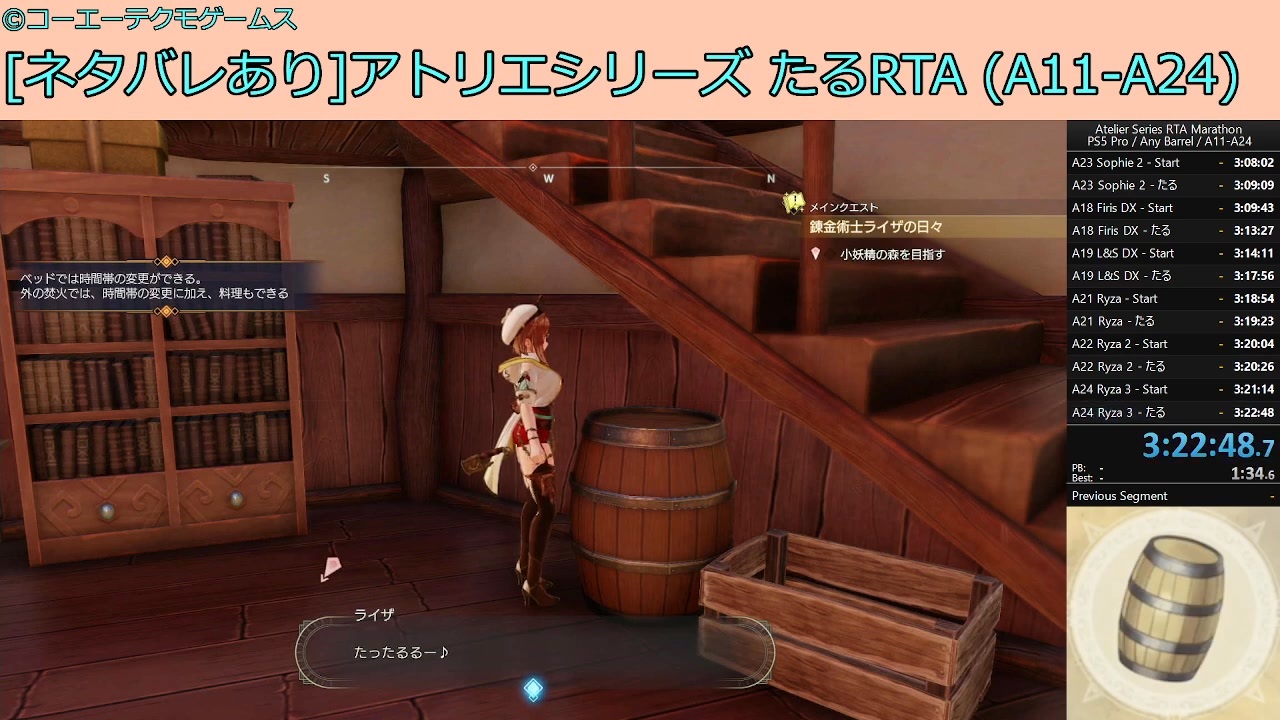Click the N marker on the compass bar
Image resolution: width=1280 pixels, height=720 pixels.
tap(769, 177)
